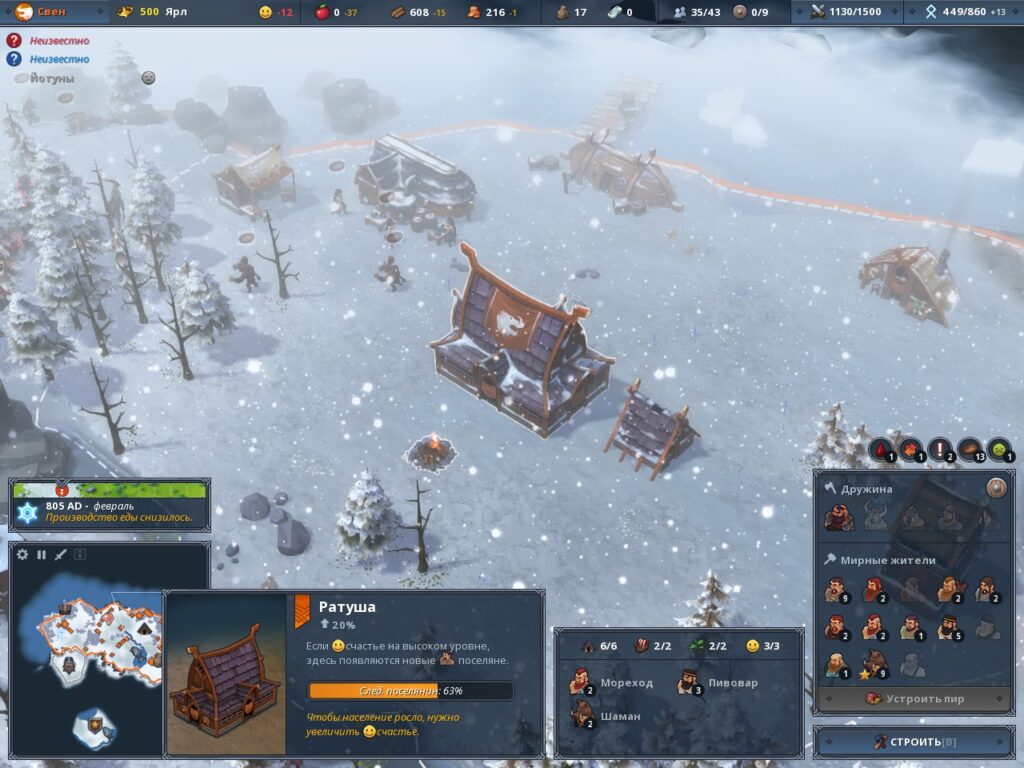Click the СТРОИТЬ build button
The image size is (1024, 768).
pos(914,742)
